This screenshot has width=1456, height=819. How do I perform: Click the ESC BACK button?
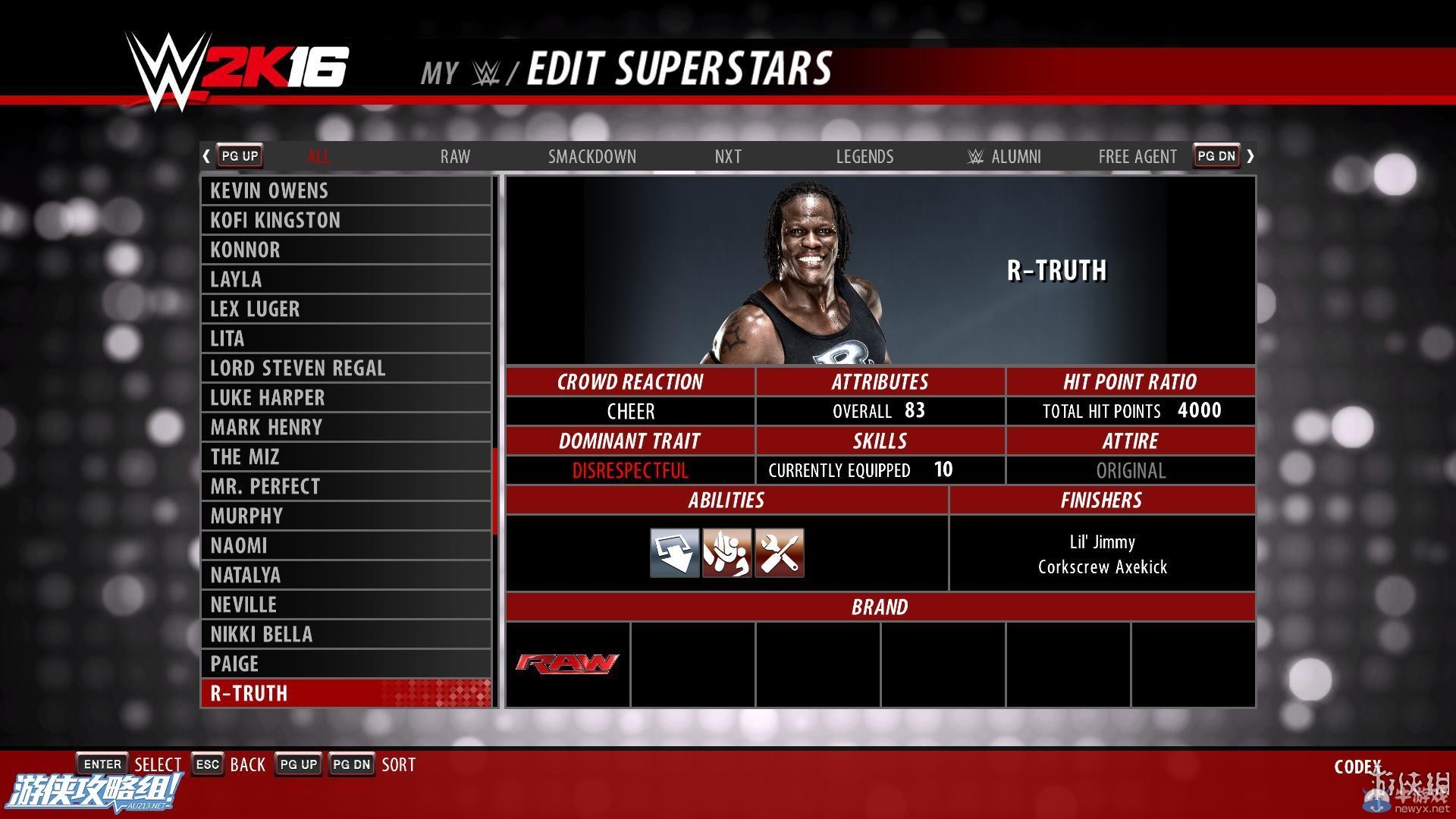(207, 764)
